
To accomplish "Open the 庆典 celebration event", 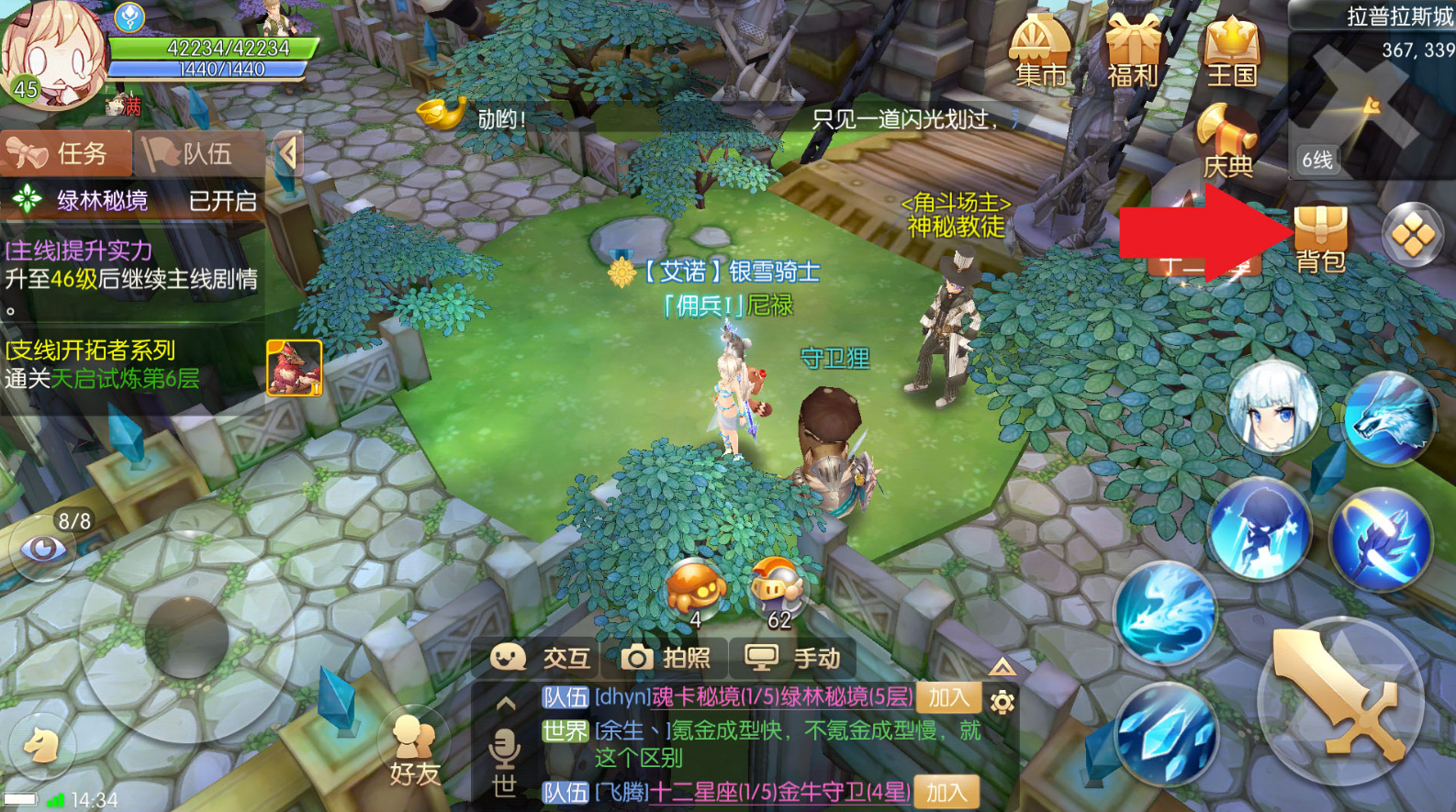I will 1227,142.
